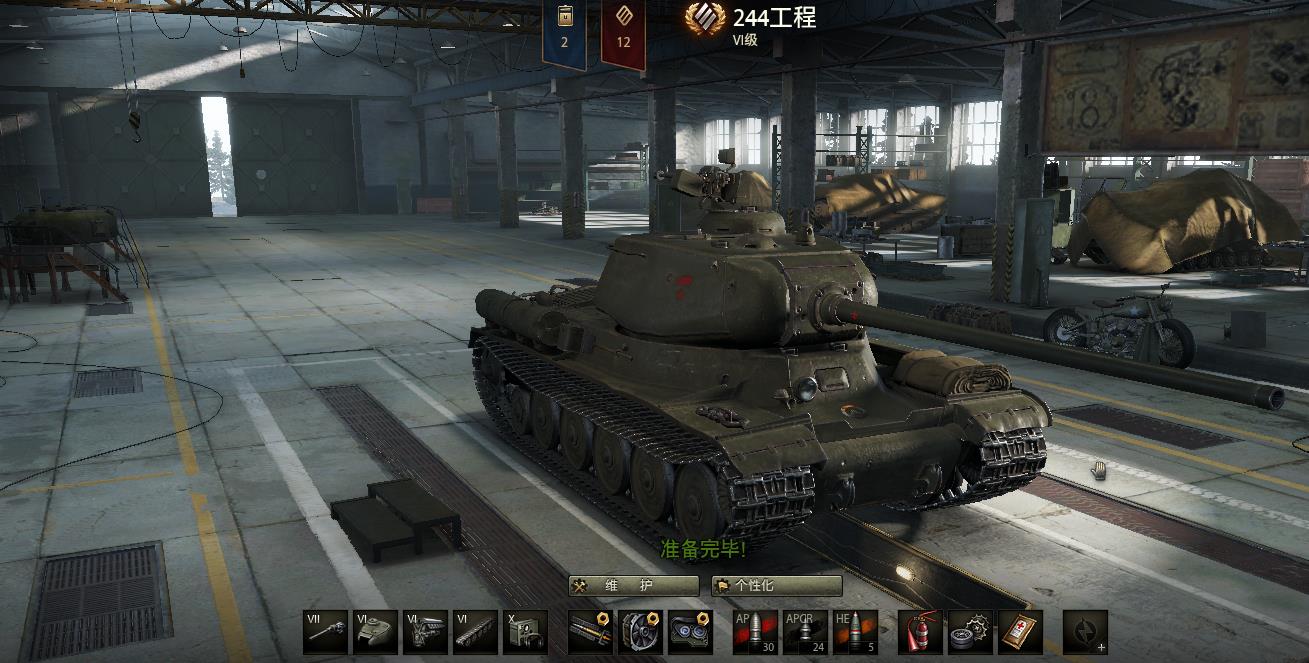Select the tier VI tracks module
The width and height of the screenshot is (1309, 663).
(x=476, y=632)
